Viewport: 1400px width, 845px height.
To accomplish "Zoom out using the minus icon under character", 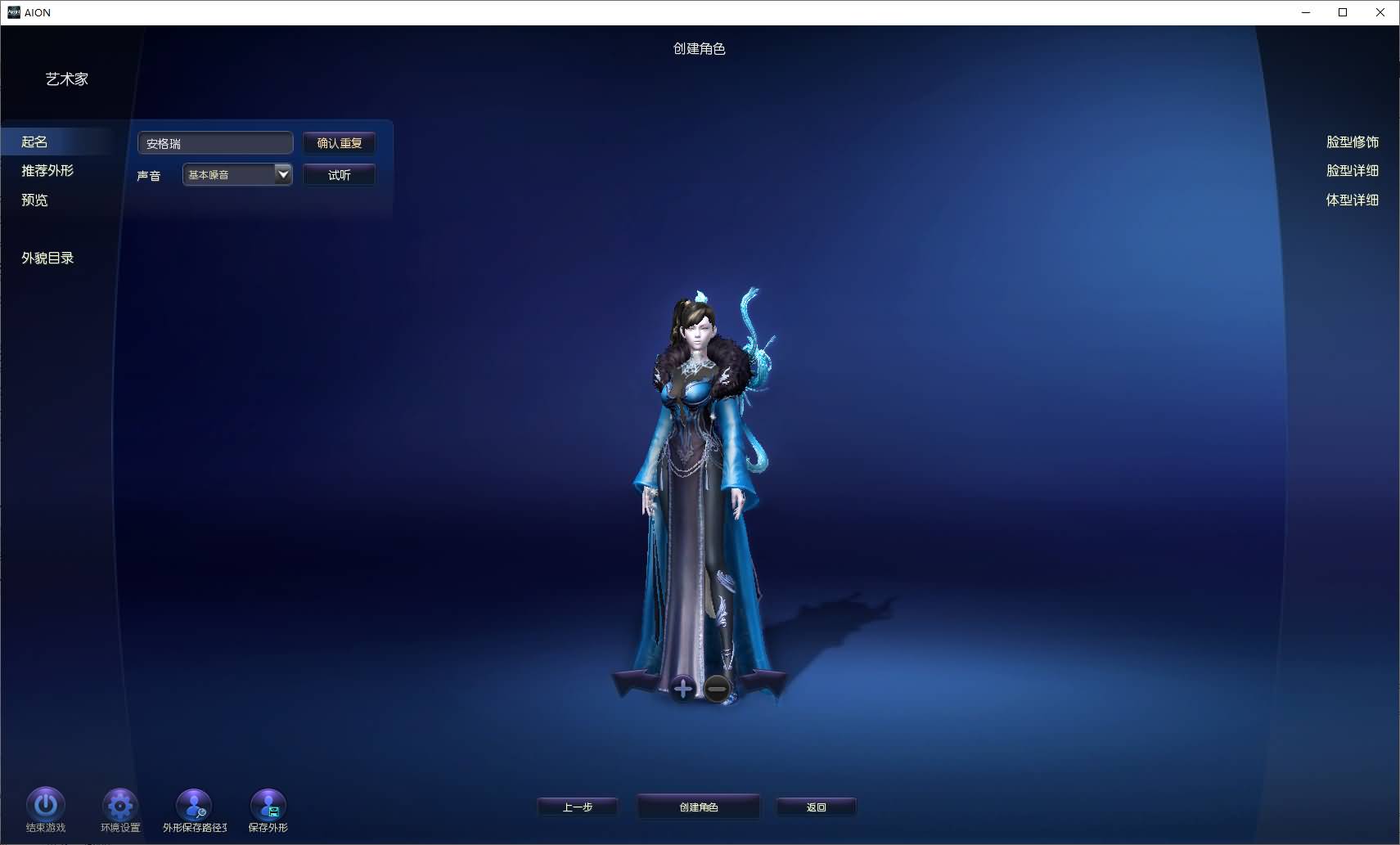I will pos(715,689).
